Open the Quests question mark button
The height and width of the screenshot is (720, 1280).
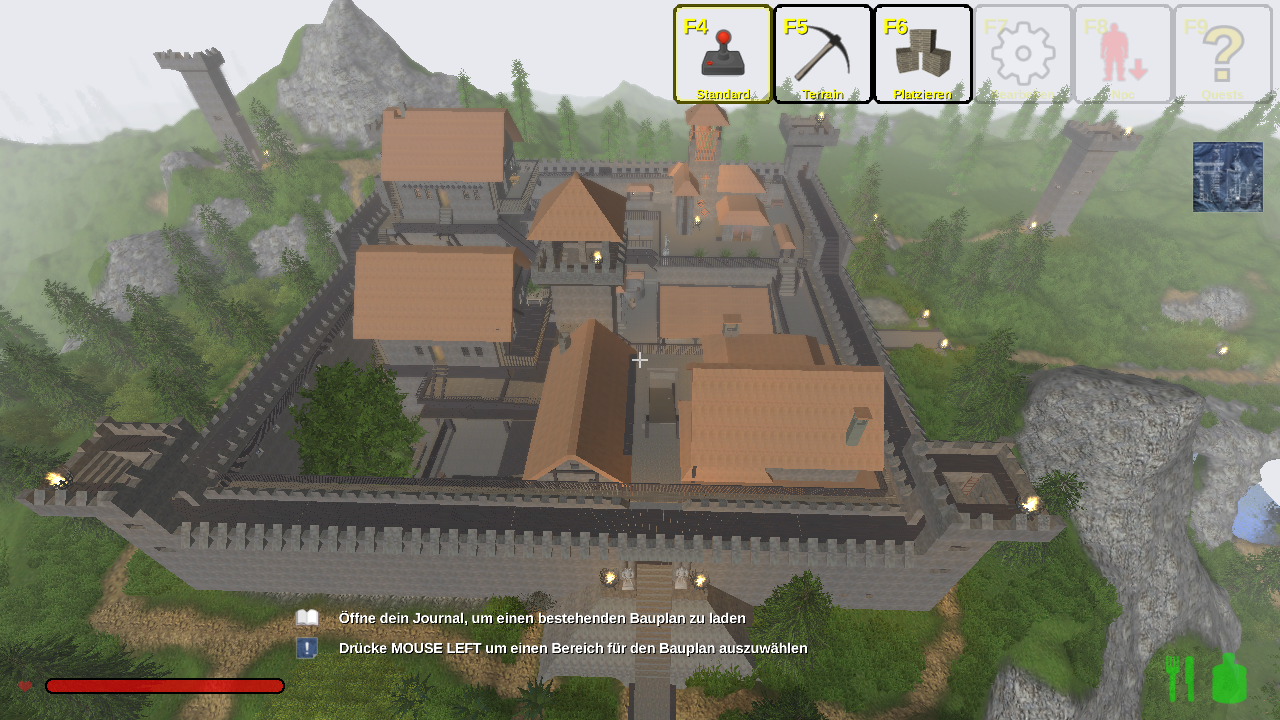[x=1223, y=54]
